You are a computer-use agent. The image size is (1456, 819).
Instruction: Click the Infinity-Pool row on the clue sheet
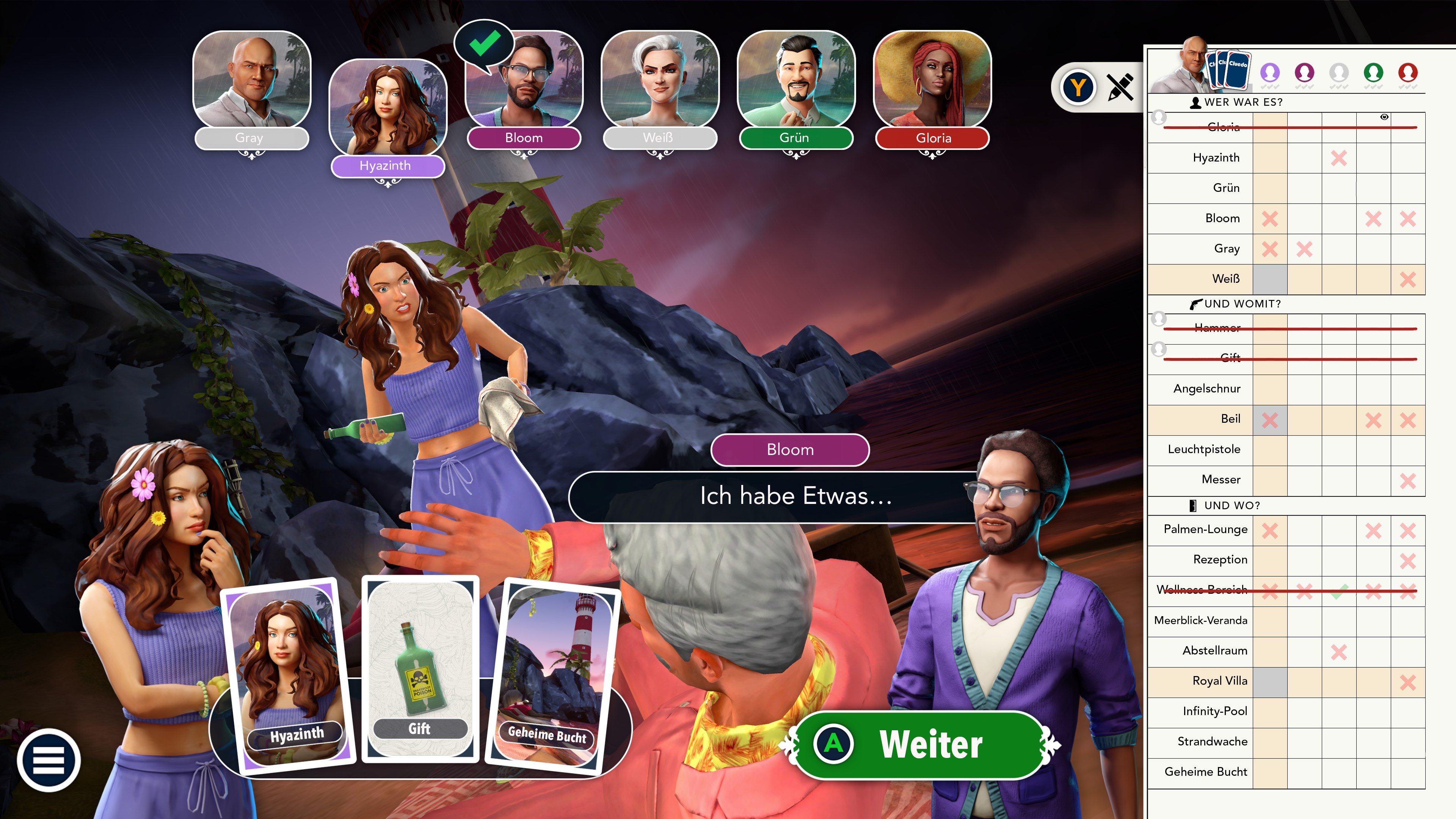(x=1214, y=711)
